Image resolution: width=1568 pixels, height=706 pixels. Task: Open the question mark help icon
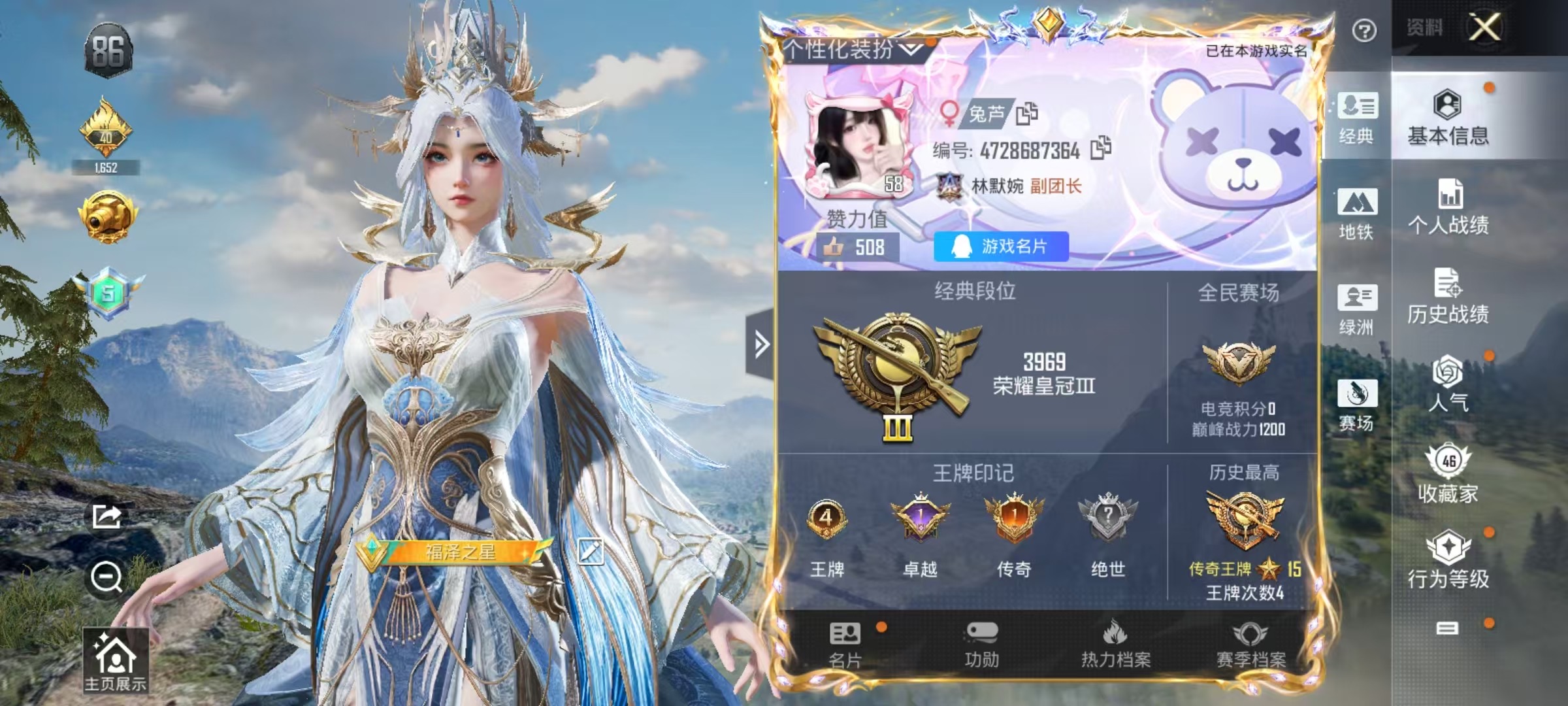[x=1364, y=31]
